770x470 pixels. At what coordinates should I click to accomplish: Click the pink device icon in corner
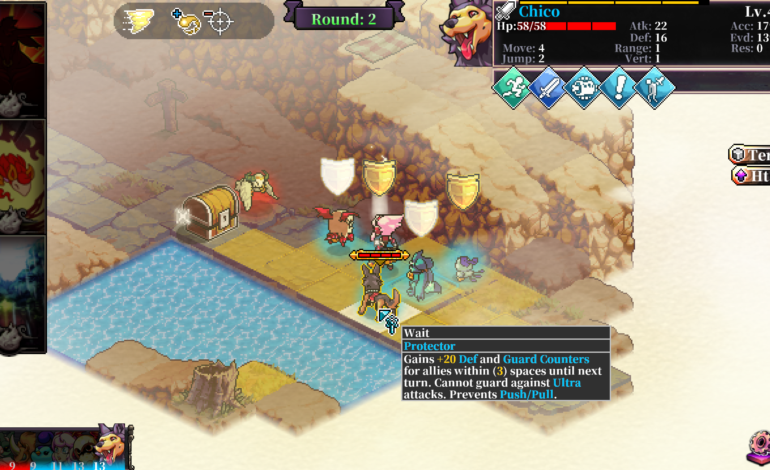point(758,445)
